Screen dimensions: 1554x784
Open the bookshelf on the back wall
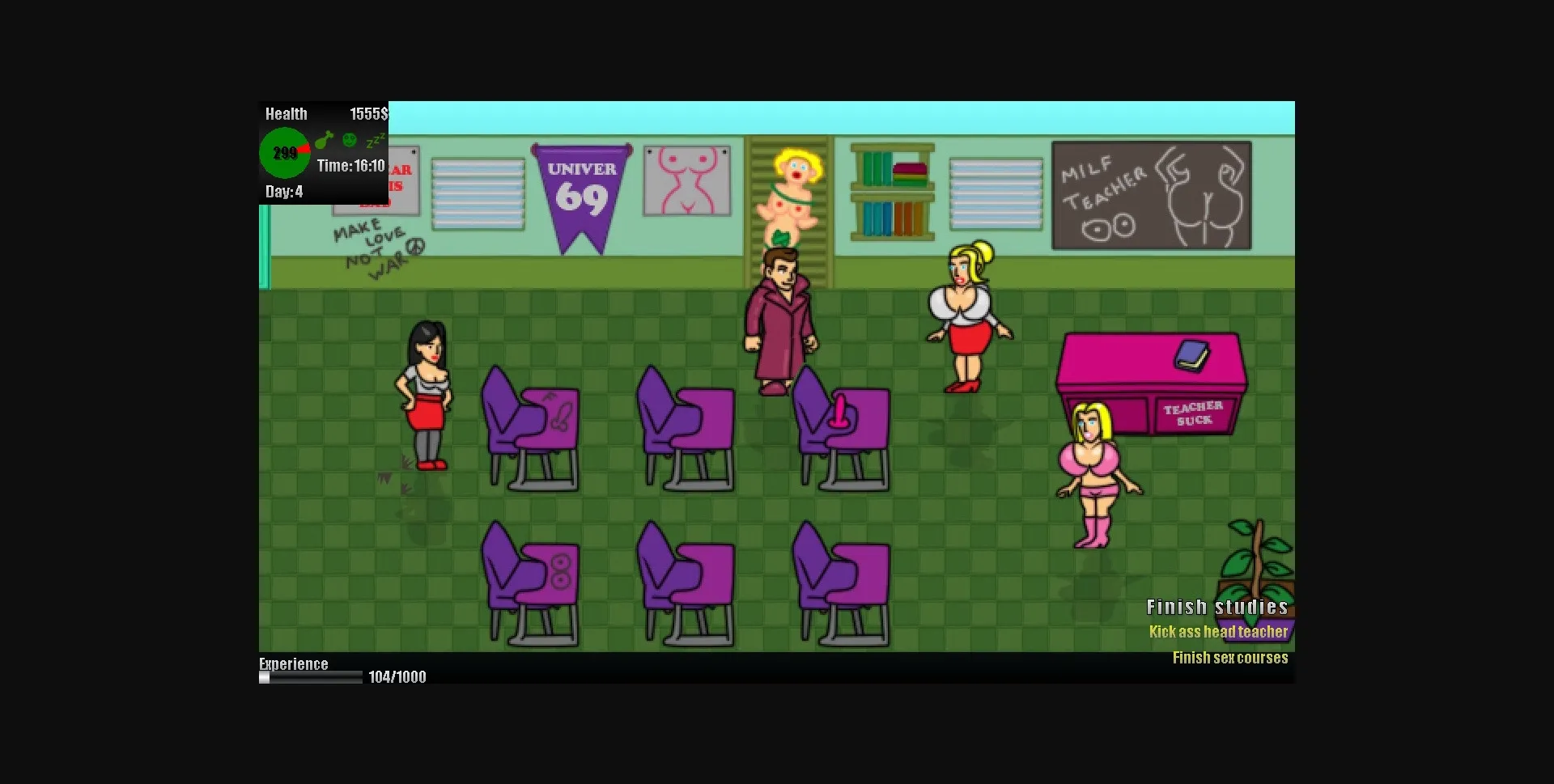[x=891, y=191]
